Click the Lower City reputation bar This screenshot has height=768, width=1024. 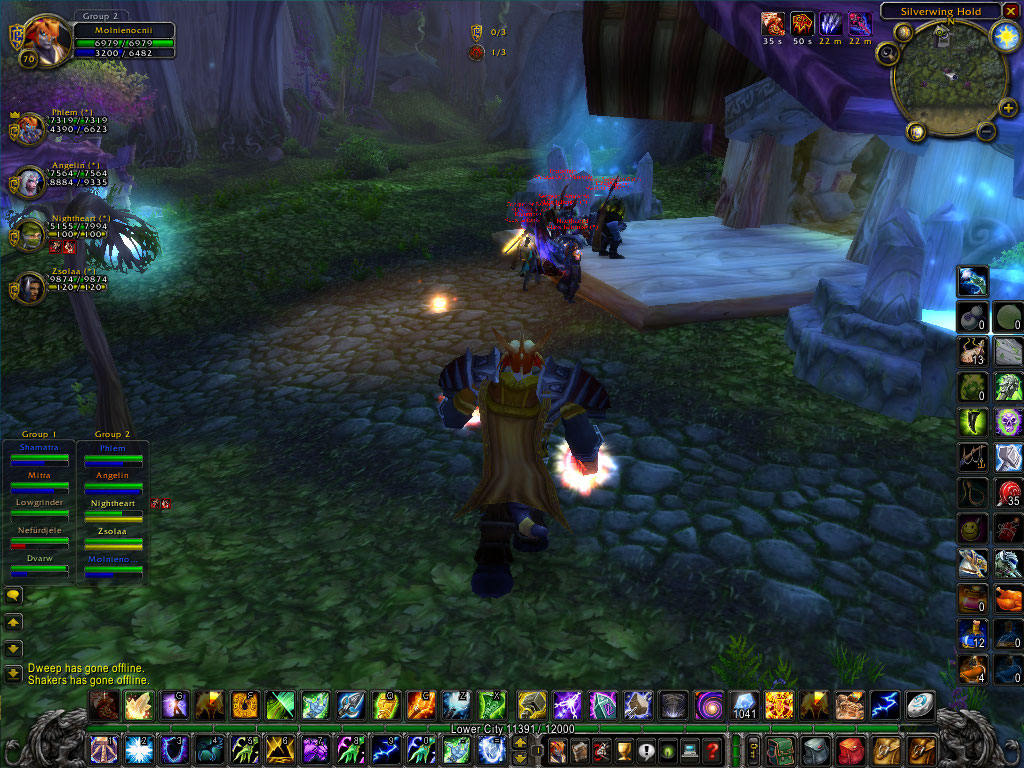[512, 729]
